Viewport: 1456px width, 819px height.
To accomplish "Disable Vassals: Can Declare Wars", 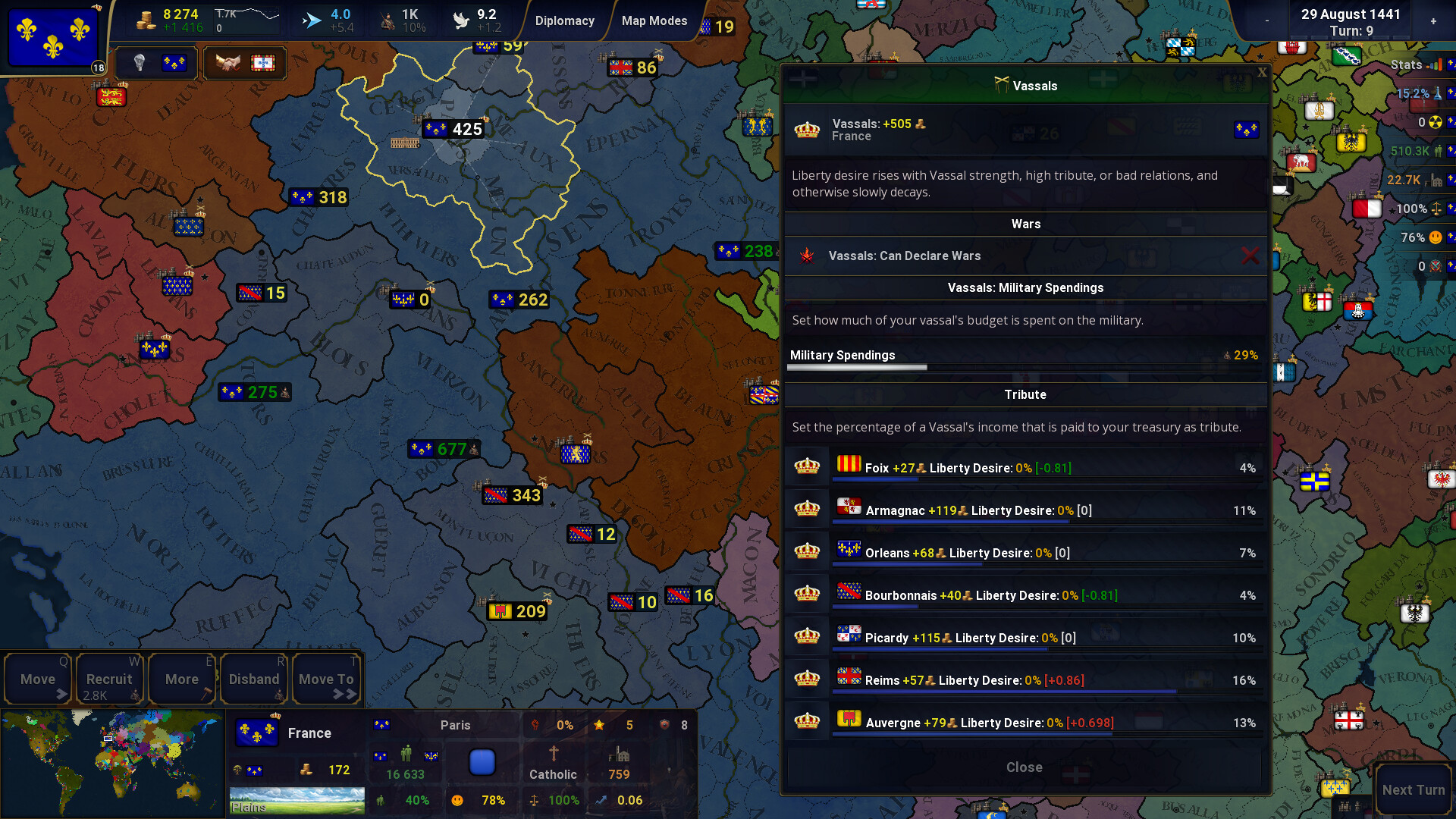I will point(1251,256).
